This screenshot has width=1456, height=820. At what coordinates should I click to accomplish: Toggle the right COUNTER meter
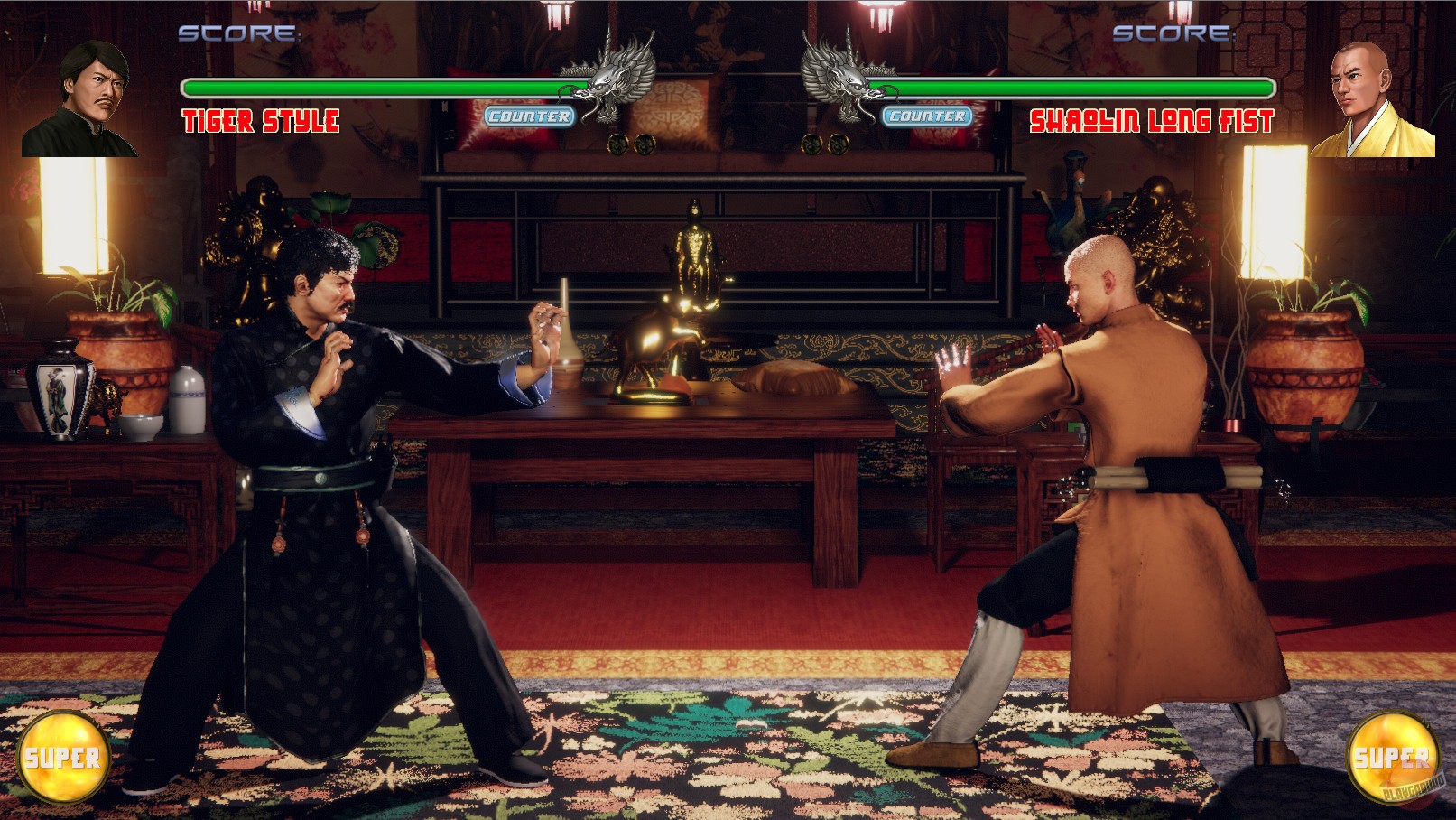click(x=928, y=115)
